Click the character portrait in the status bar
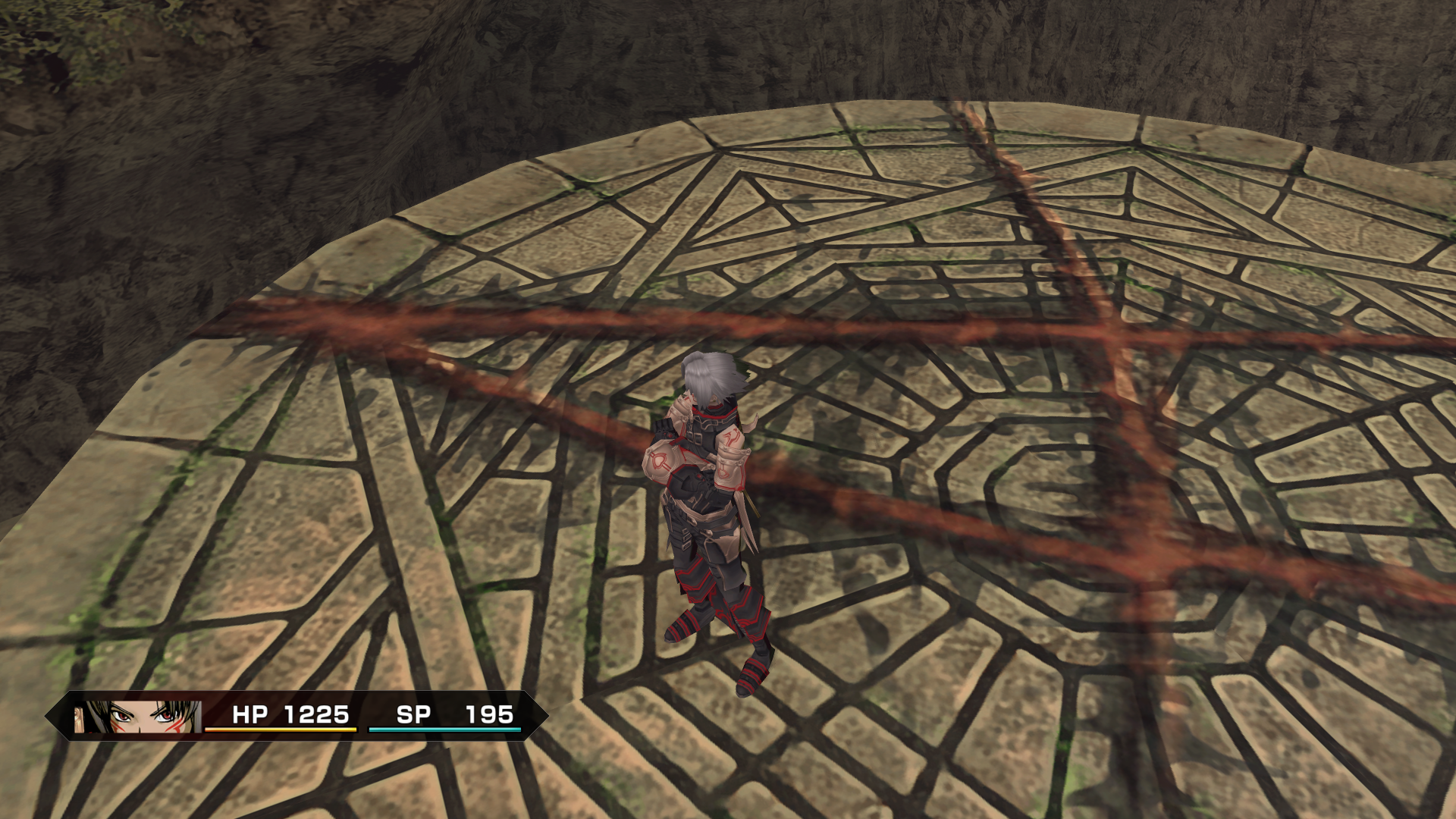 (137, 717)
